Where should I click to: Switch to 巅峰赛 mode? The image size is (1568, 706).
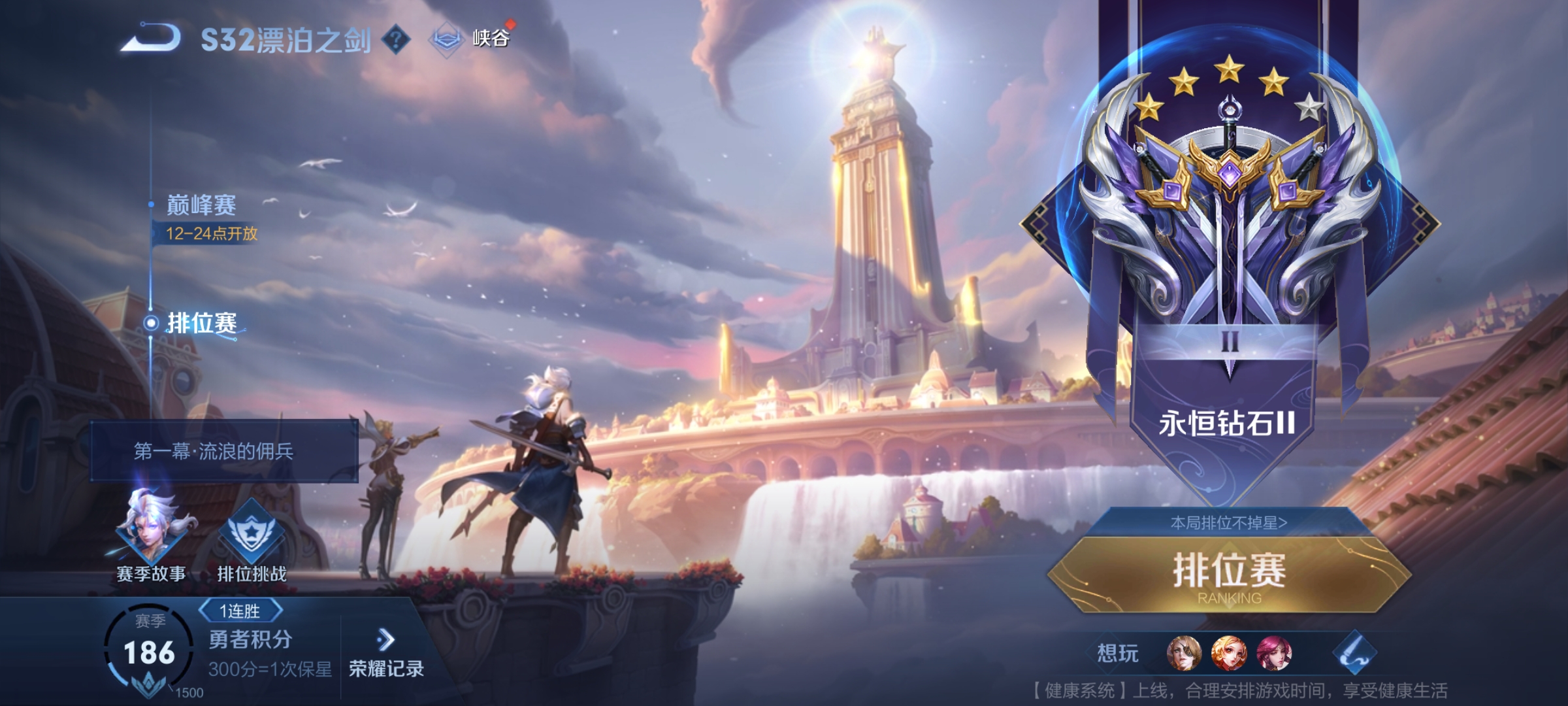(x=201, y=206)
